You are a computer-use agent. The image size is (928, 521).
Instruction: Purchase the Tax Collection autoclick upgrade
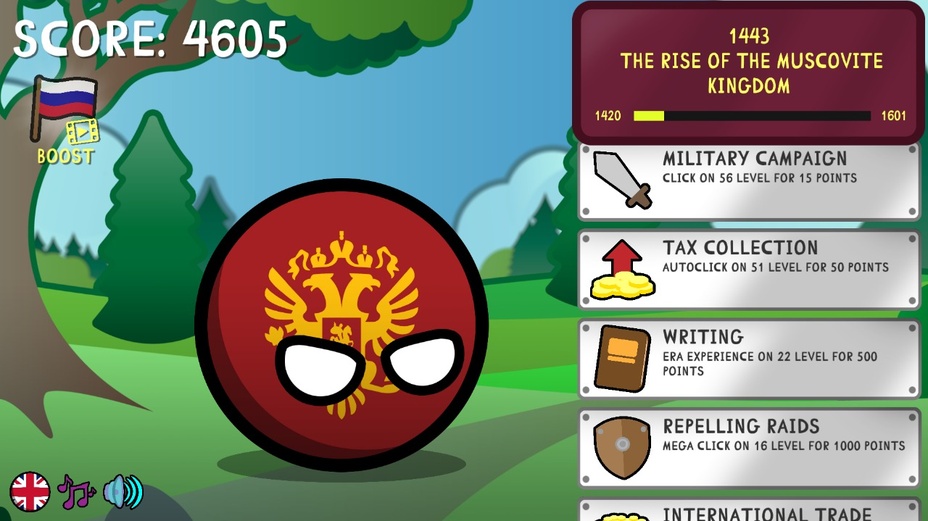click(x=748, y=270)
